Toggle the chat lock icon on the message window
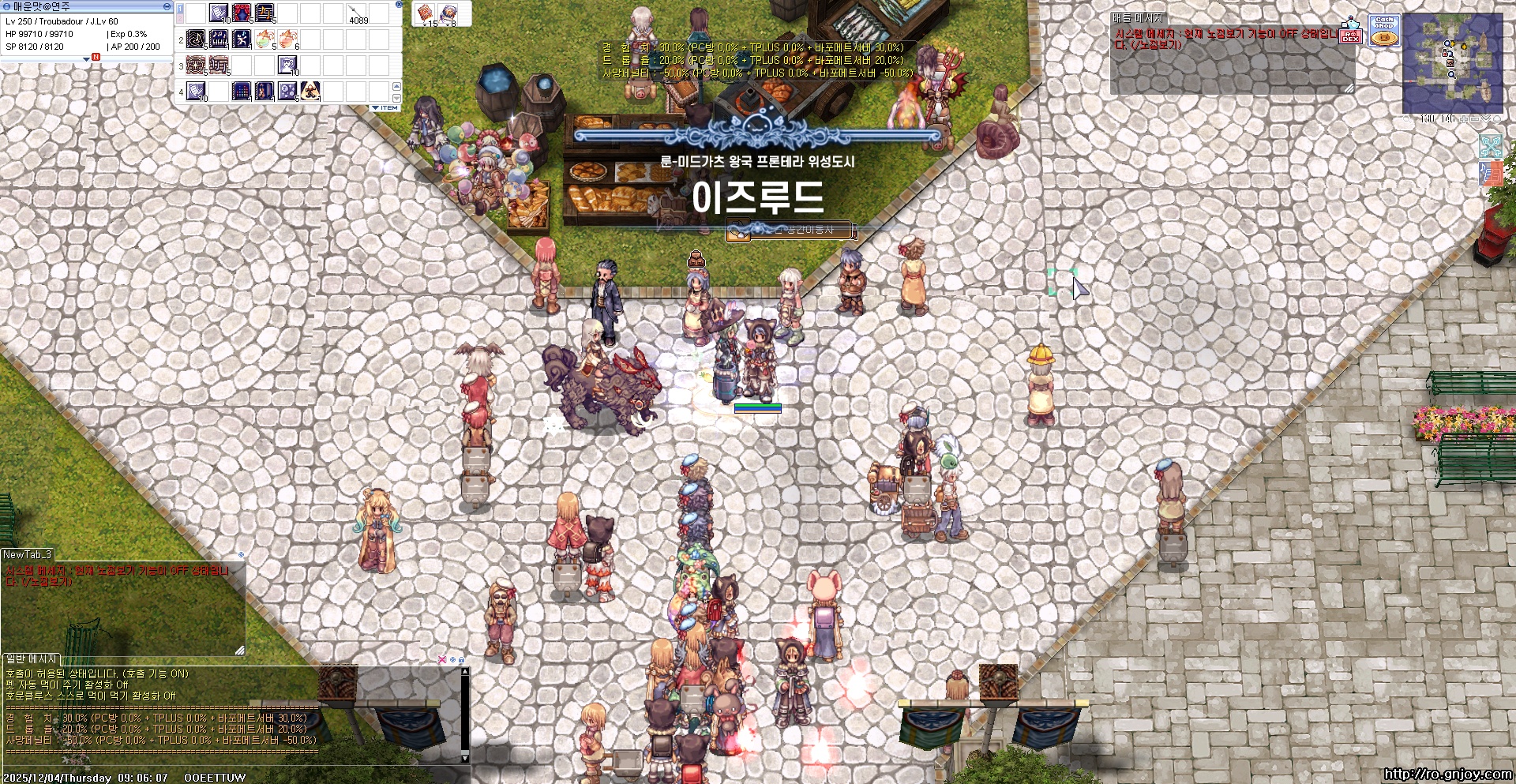This screenshot has width=1516, height=784. coord(462,660)
